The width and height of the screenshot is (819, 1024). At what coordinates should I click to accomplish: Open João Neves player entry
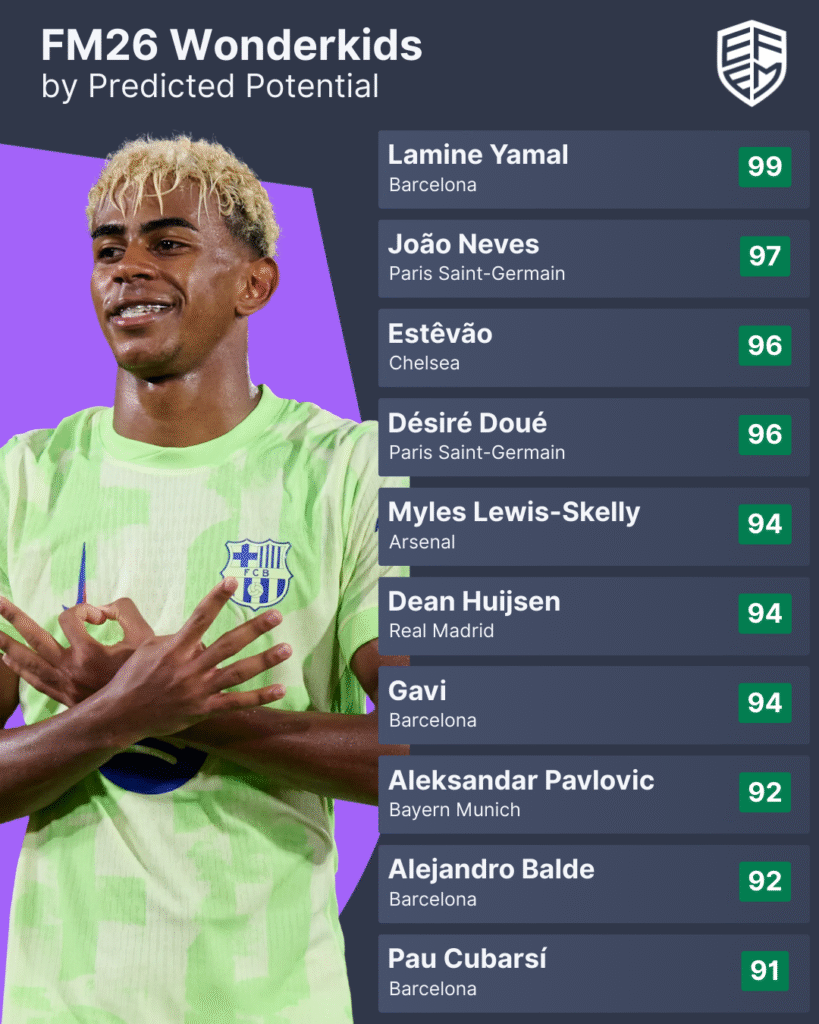point(593,258)
